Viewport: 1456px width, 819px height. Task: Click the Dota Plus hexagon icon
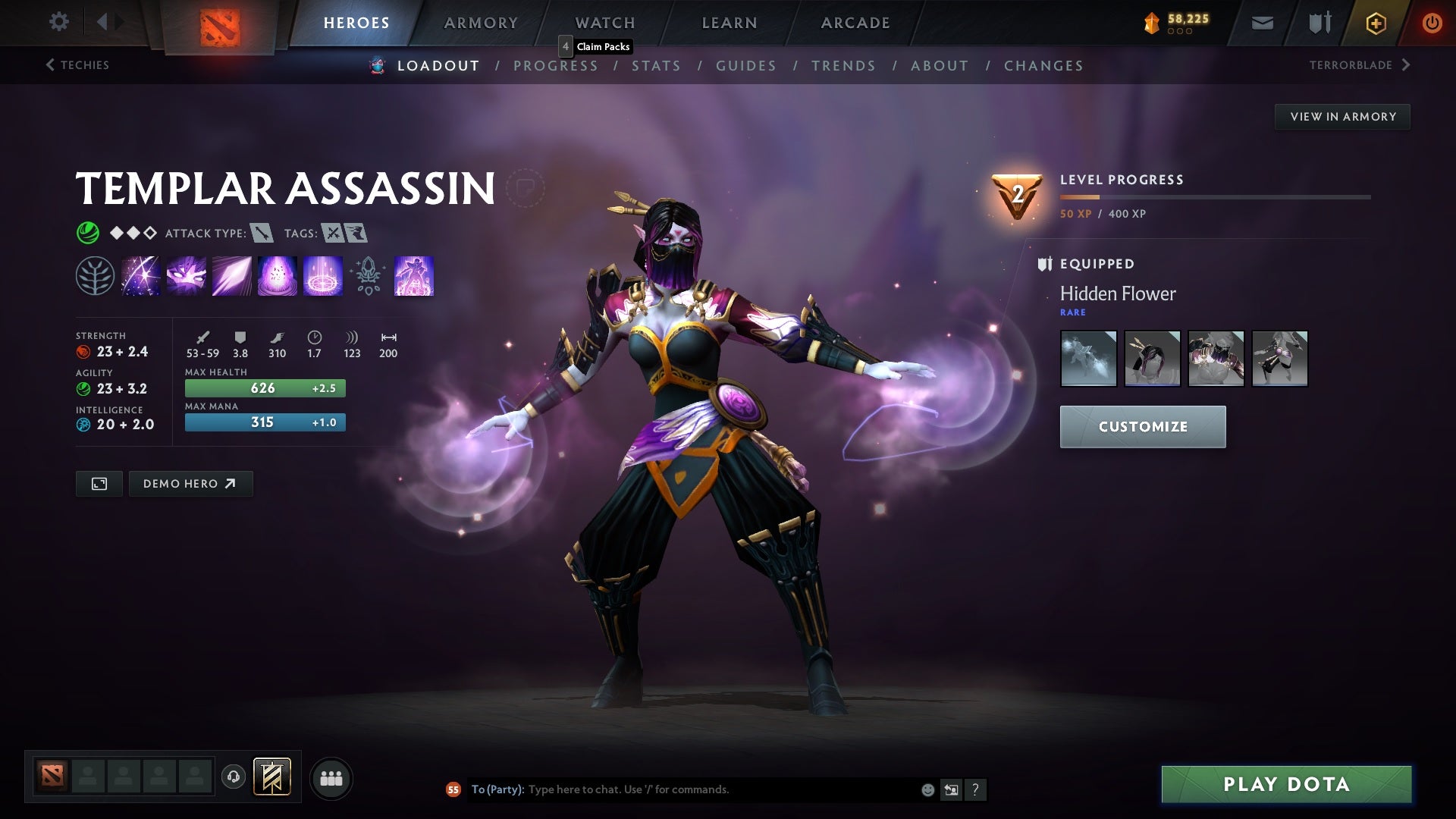[1375, 22]
